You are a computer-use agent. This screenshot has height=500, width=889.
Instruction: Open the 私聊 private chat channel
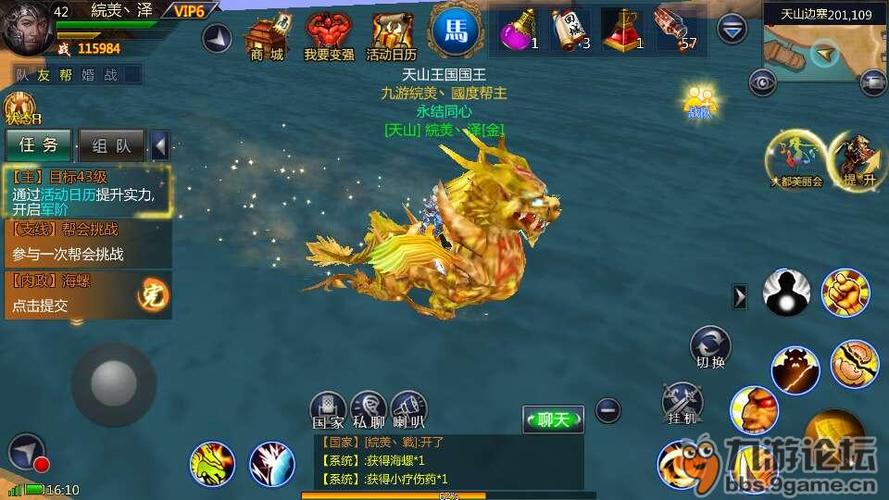[368, 411]
